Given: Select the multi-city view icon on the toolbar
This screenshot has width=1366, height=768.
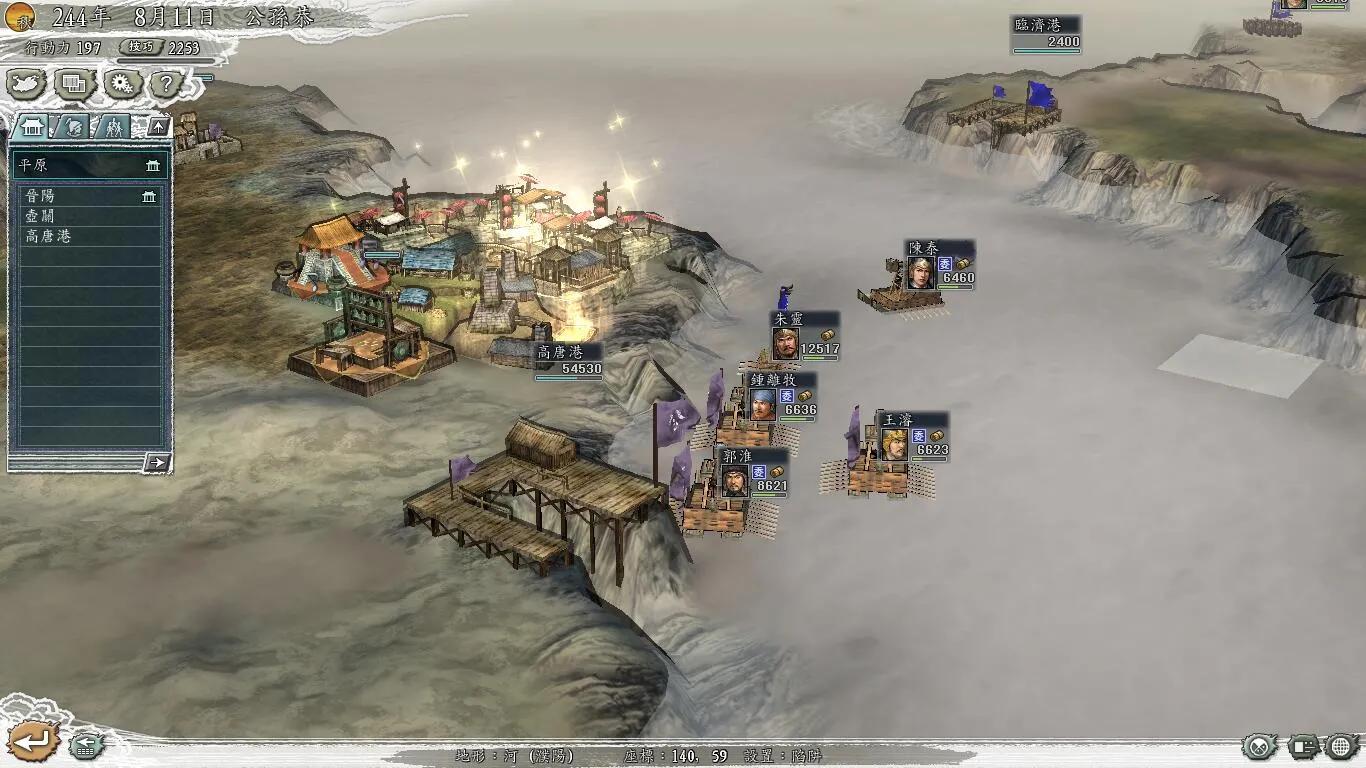Looking at the screenshot, I should coord(73,84).
